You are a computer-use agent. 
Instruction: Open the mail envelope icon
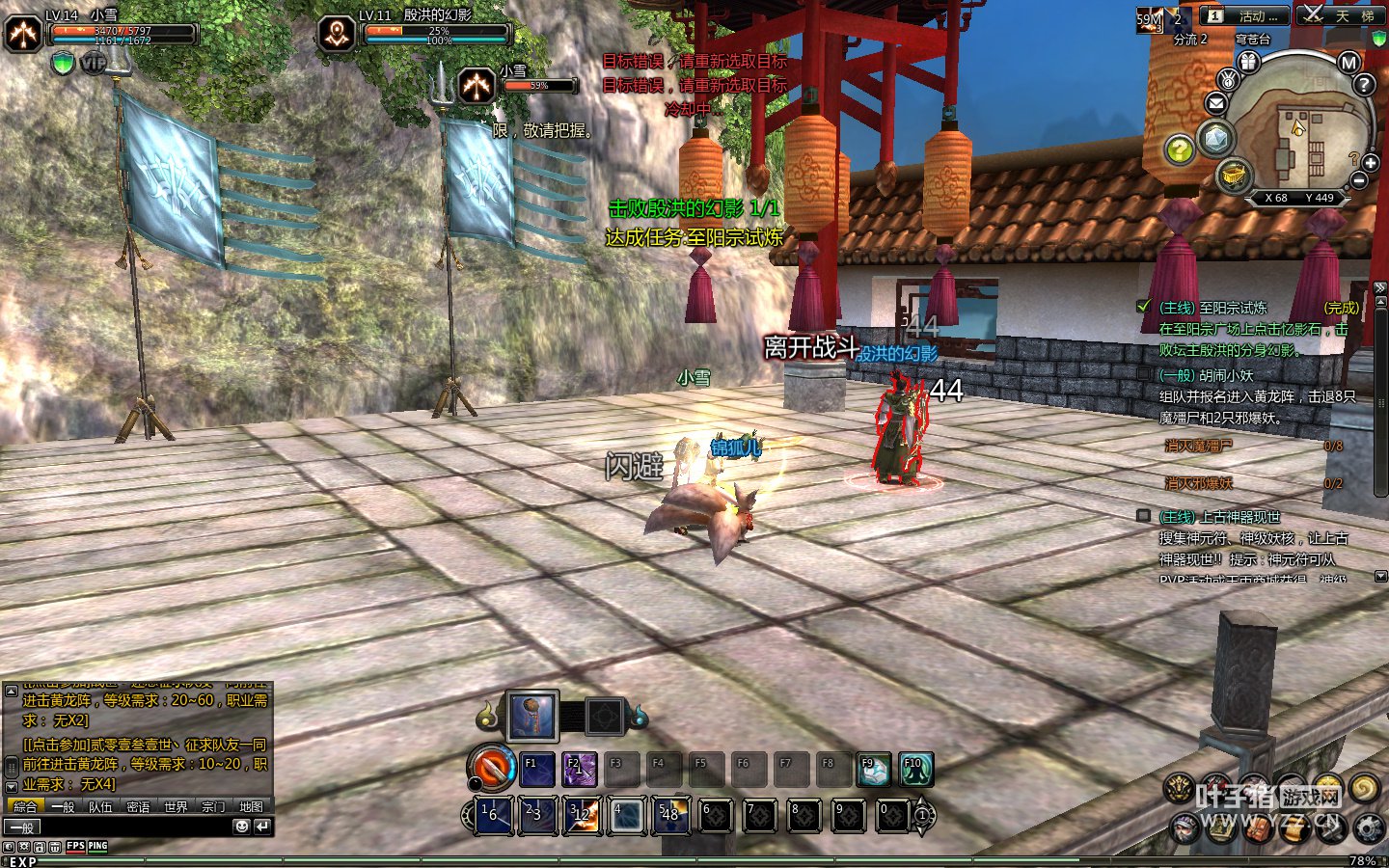[x=1216, y=103]
